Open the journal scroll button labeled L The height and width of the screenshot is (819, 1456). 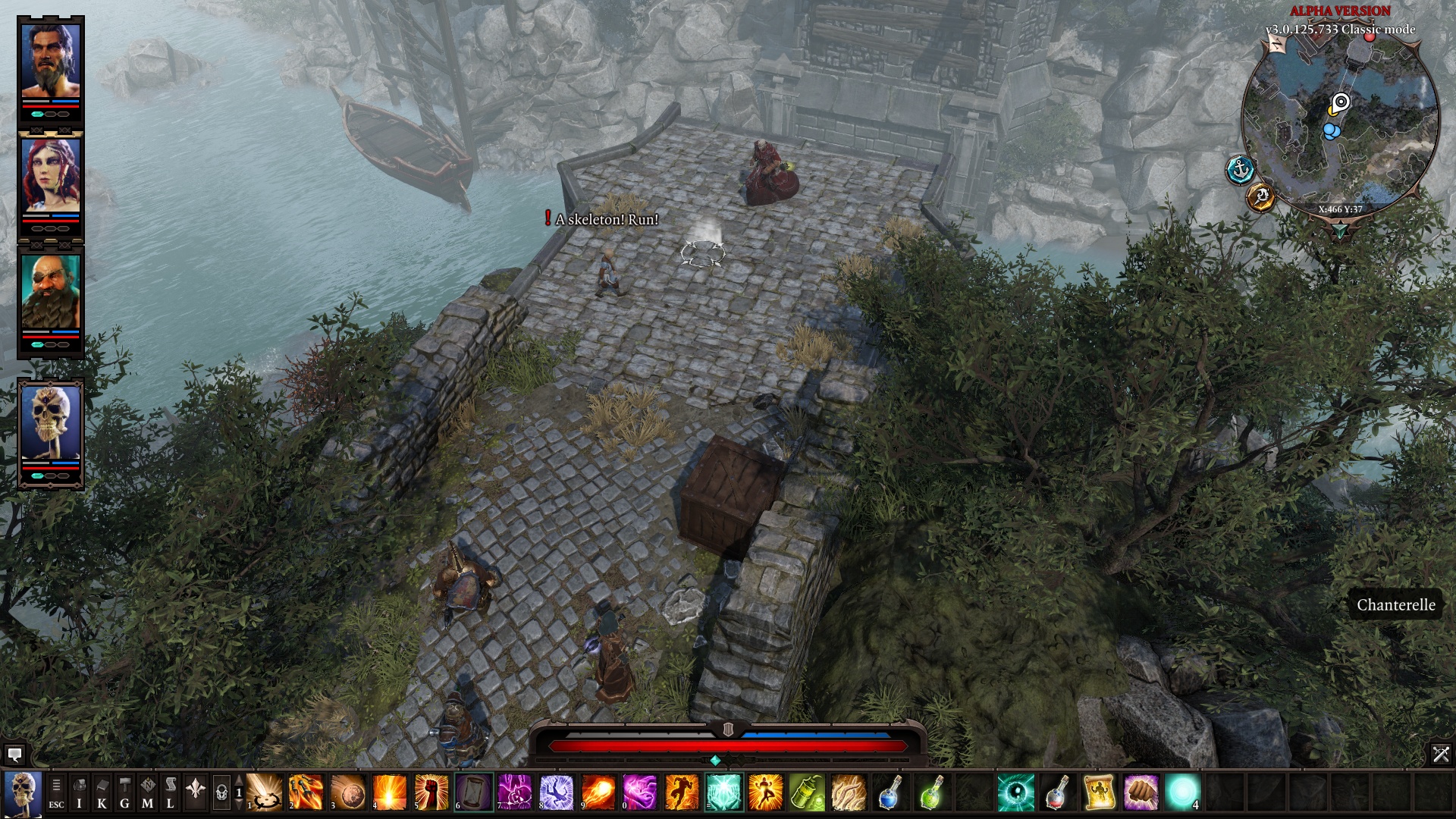click(170, 793)
